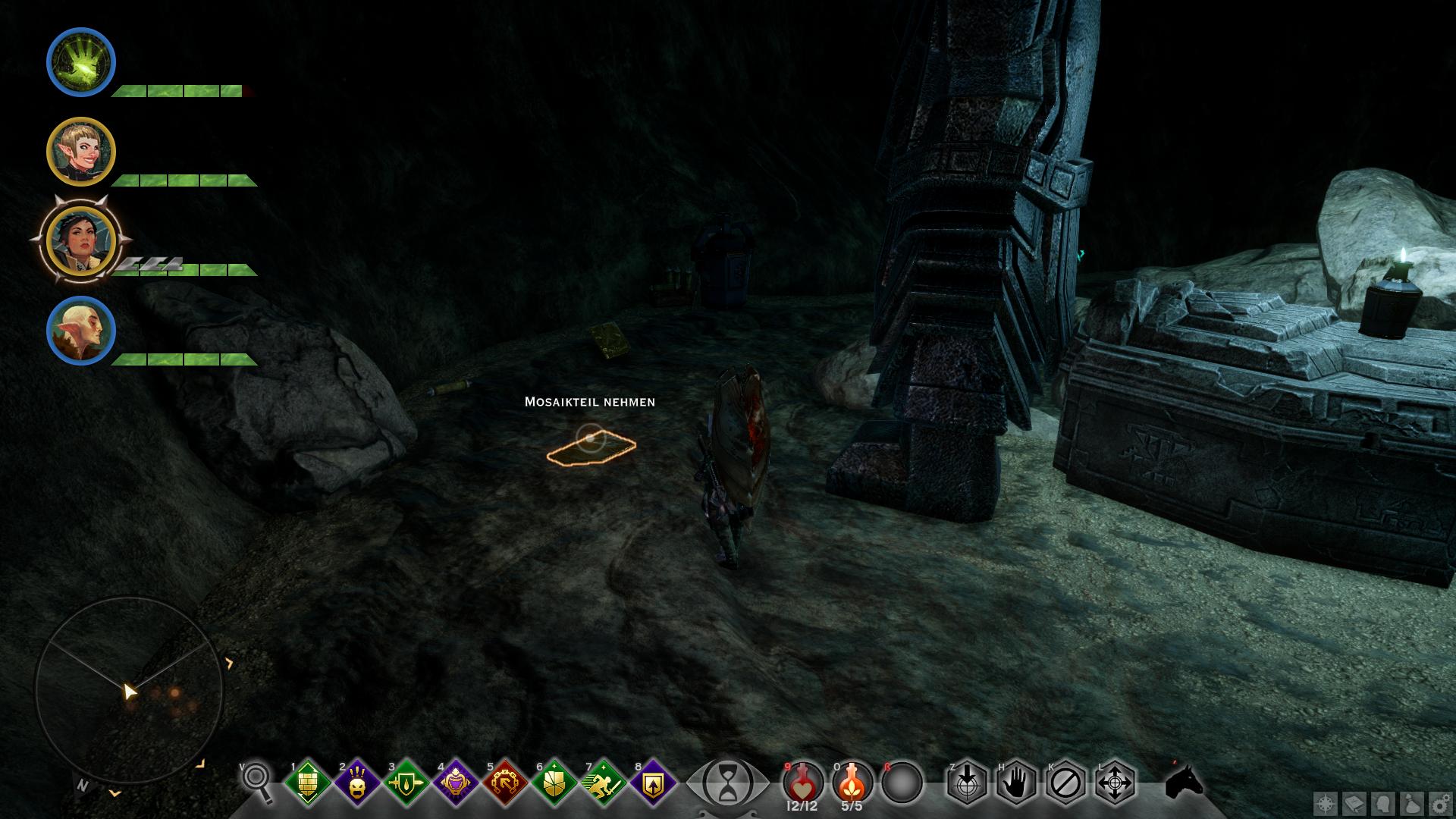Select the elf archer party portrait
Screen dimensions: 1456x819
coord(81,152)
